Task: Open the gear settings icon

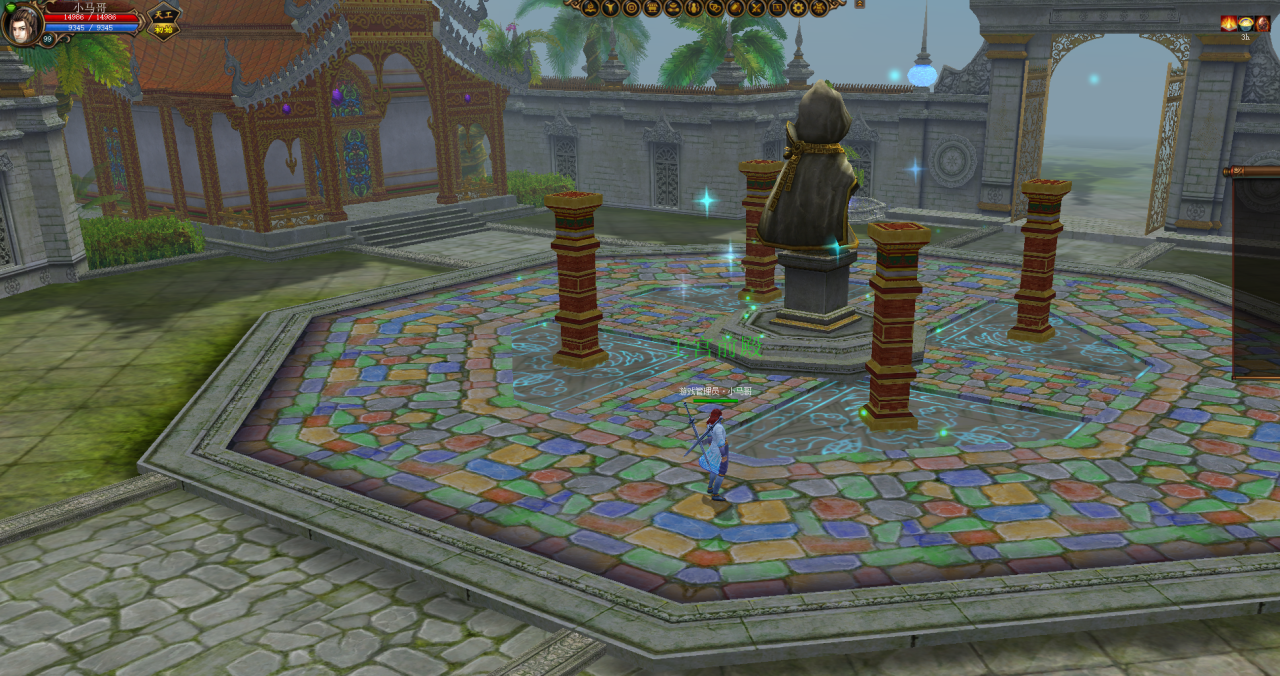Action: point(798,8)
